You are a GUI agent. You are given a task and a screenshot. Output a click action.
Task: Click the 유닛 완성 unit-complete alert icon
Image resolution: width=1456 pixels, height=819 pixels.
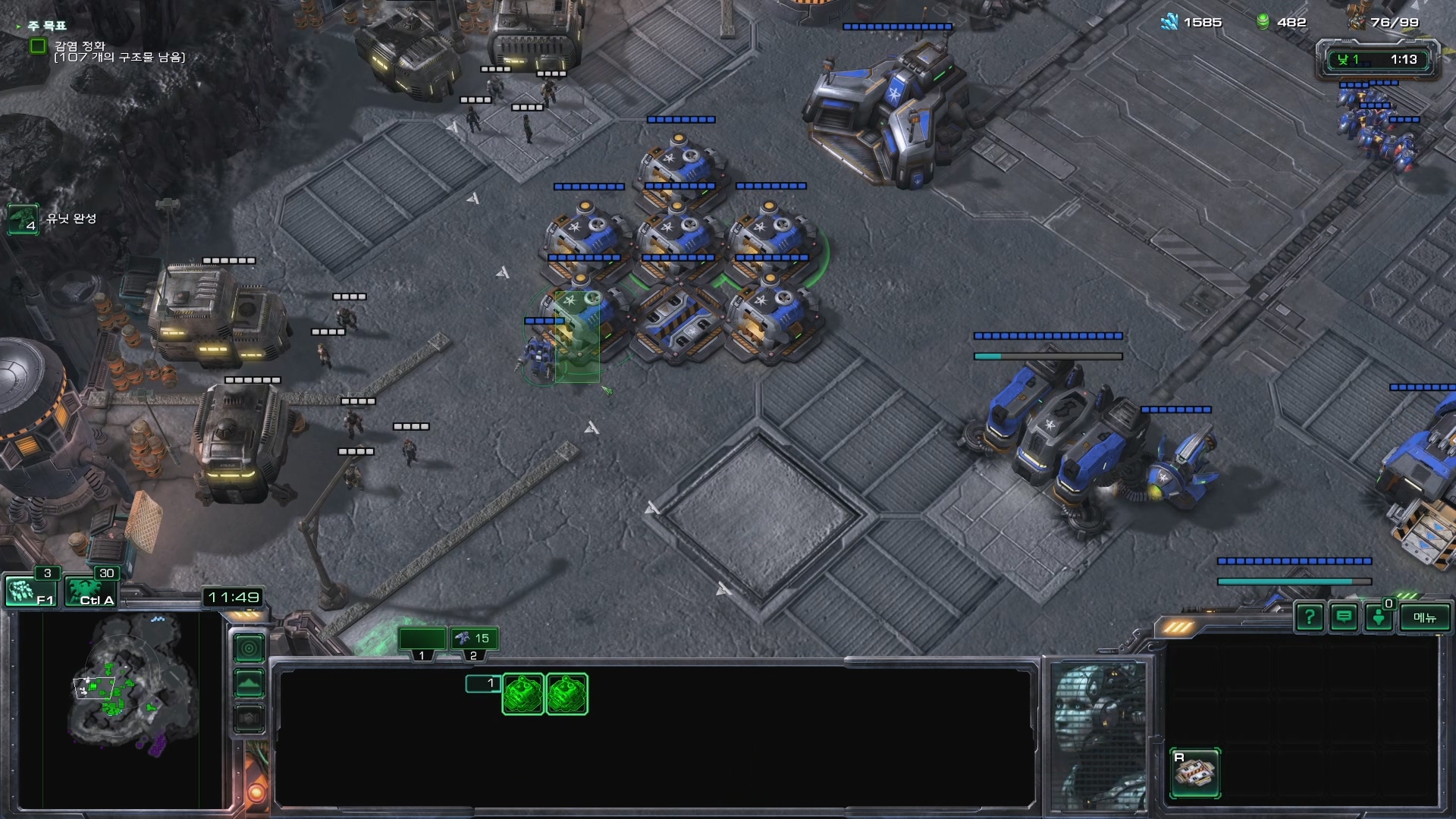23,219
